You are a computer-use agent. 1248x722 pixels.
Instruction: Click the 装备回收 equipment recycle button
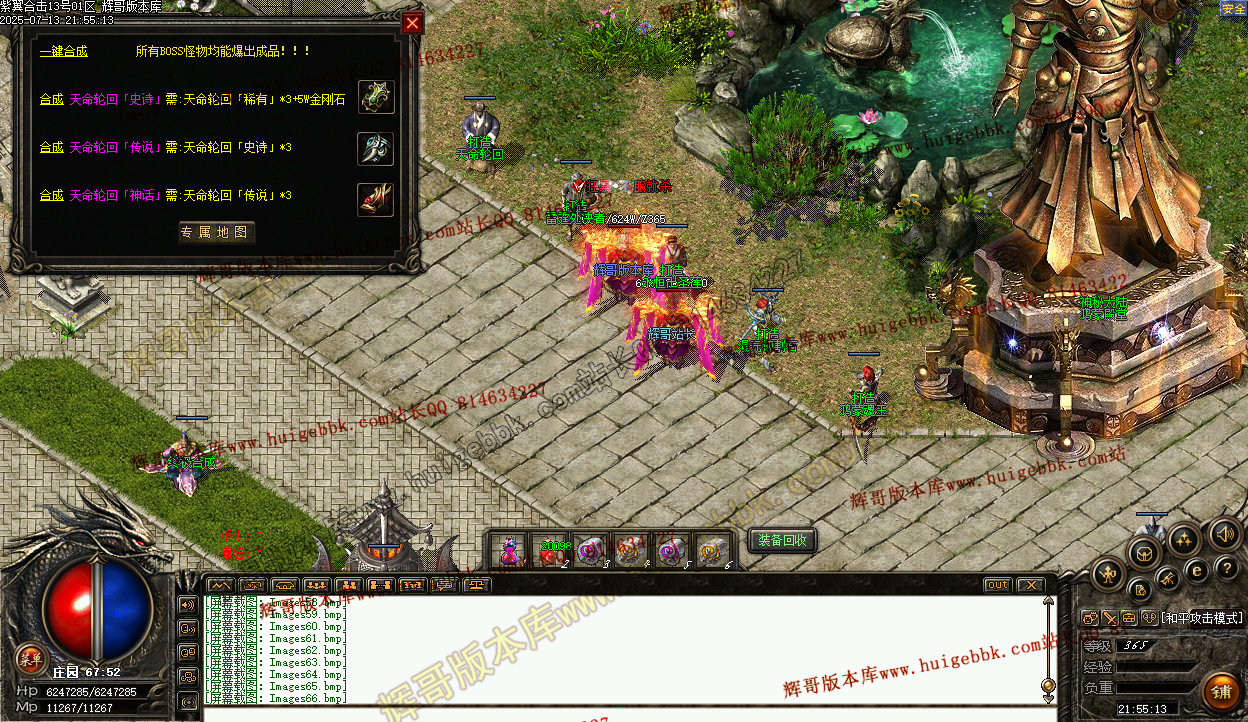(x=783, y=540)
